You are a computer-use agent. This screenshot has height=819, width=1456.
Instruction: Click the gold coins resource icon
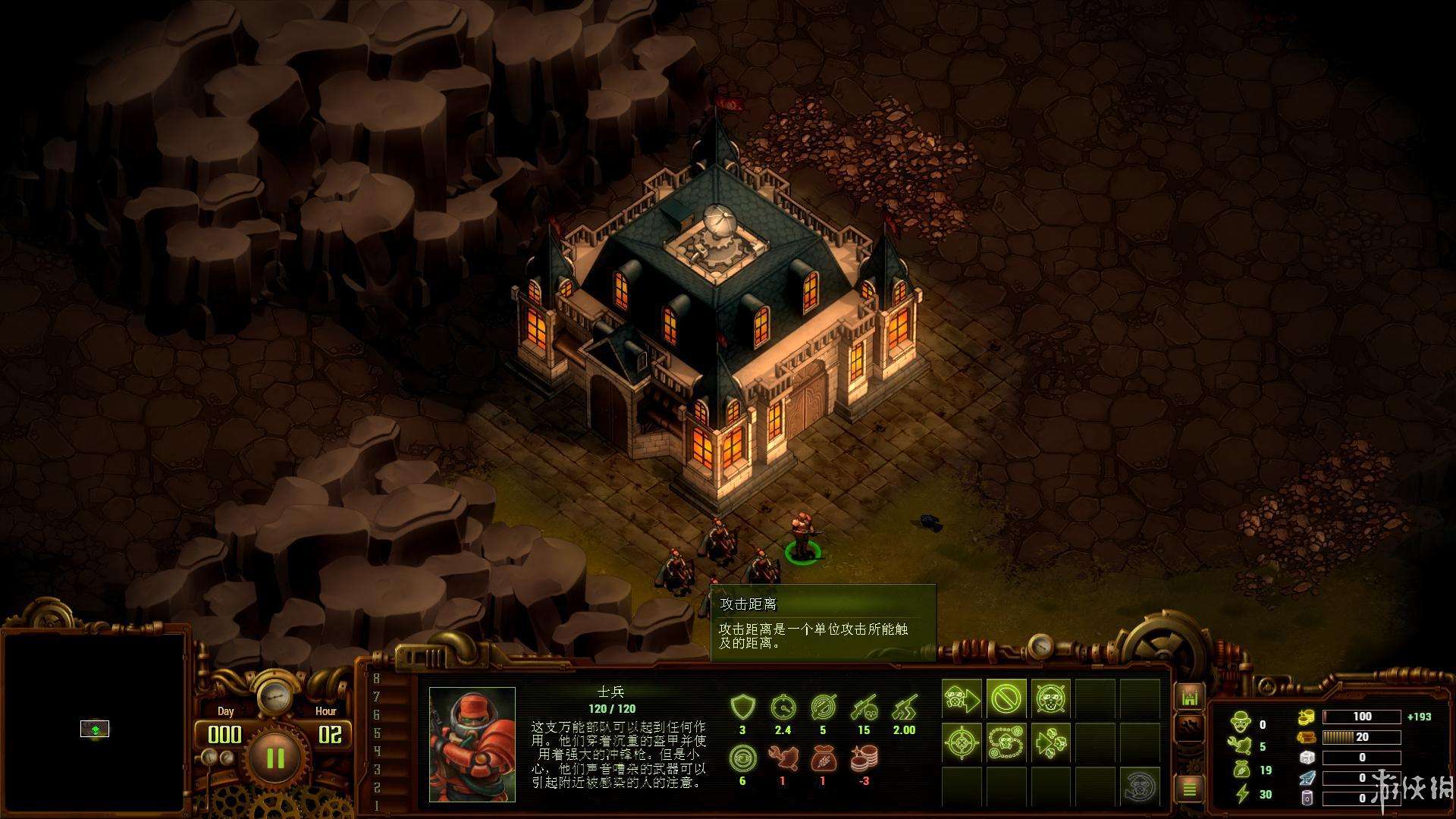pos(1306,716)
